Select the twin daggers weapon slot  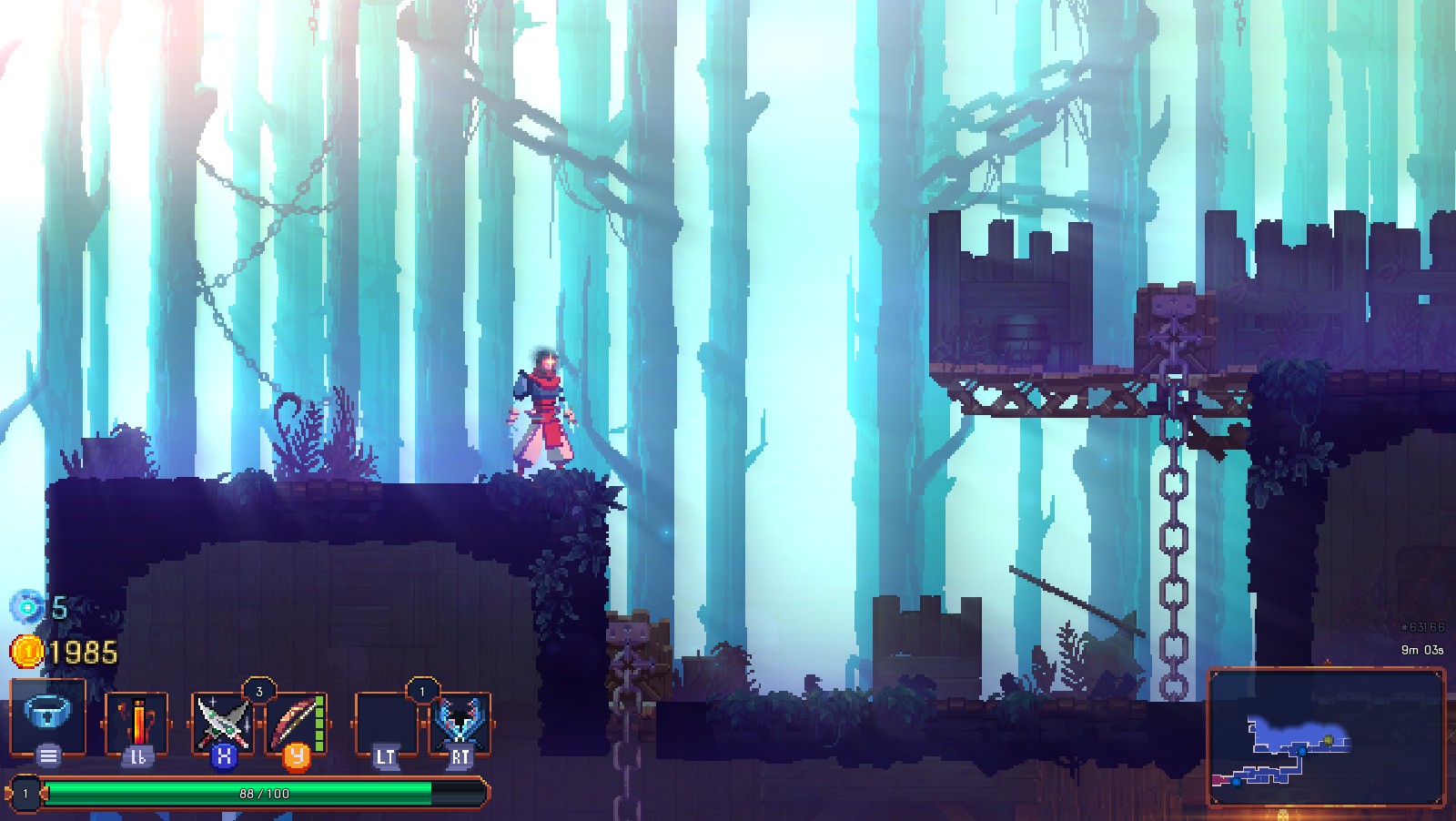coord(224,722)
